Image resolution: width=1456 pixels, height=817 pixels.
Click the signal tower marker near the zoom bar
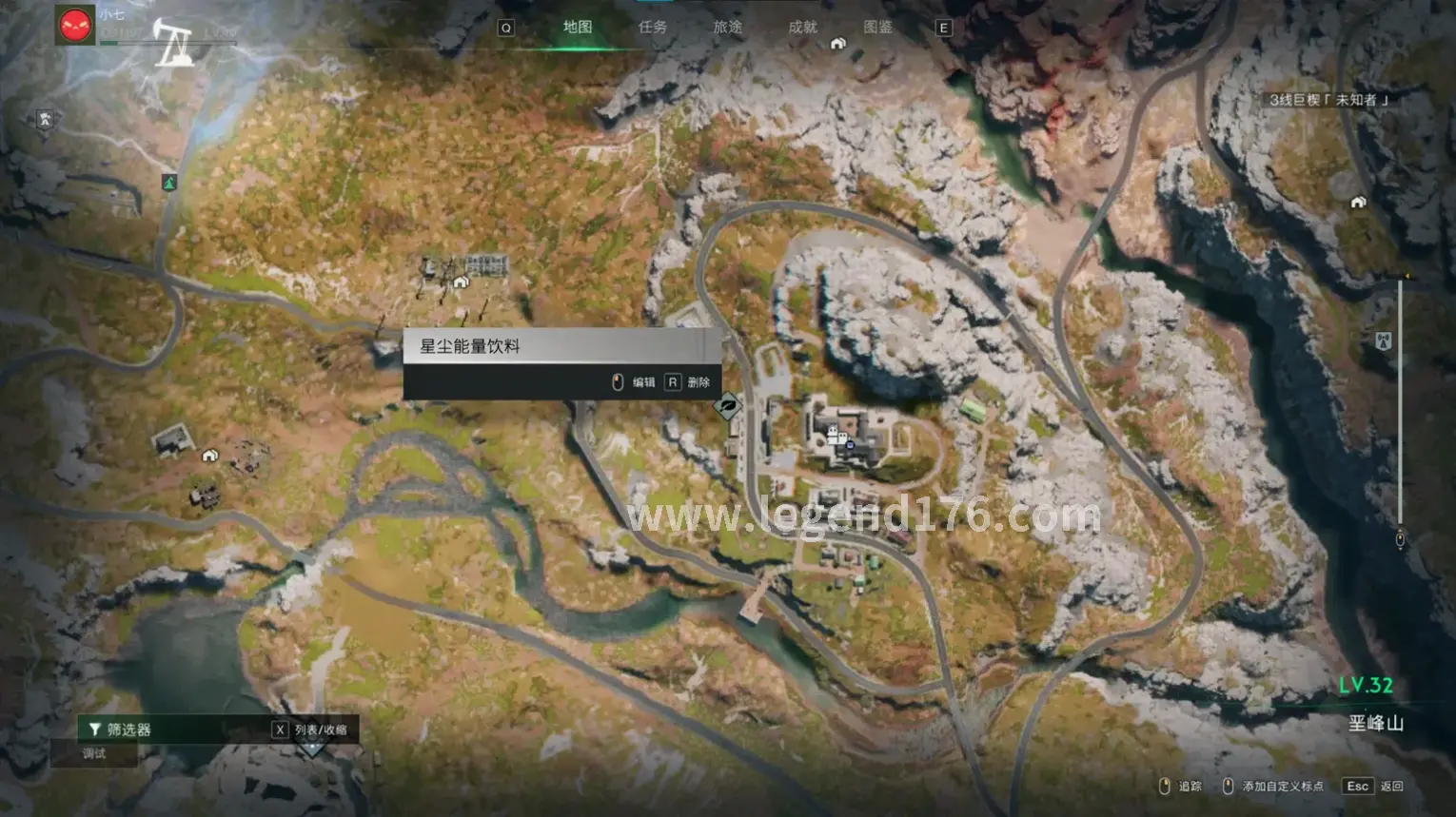(x=1384, y=340)
